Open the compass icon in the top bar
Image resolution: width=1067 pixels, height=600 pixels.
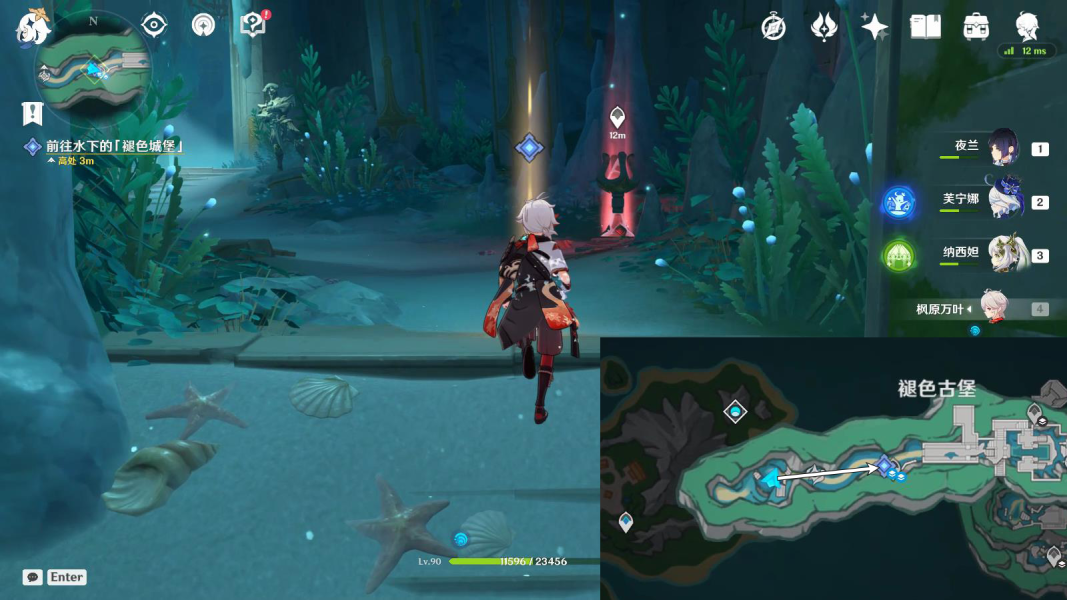pyautogui.click(x=773, y=27)
